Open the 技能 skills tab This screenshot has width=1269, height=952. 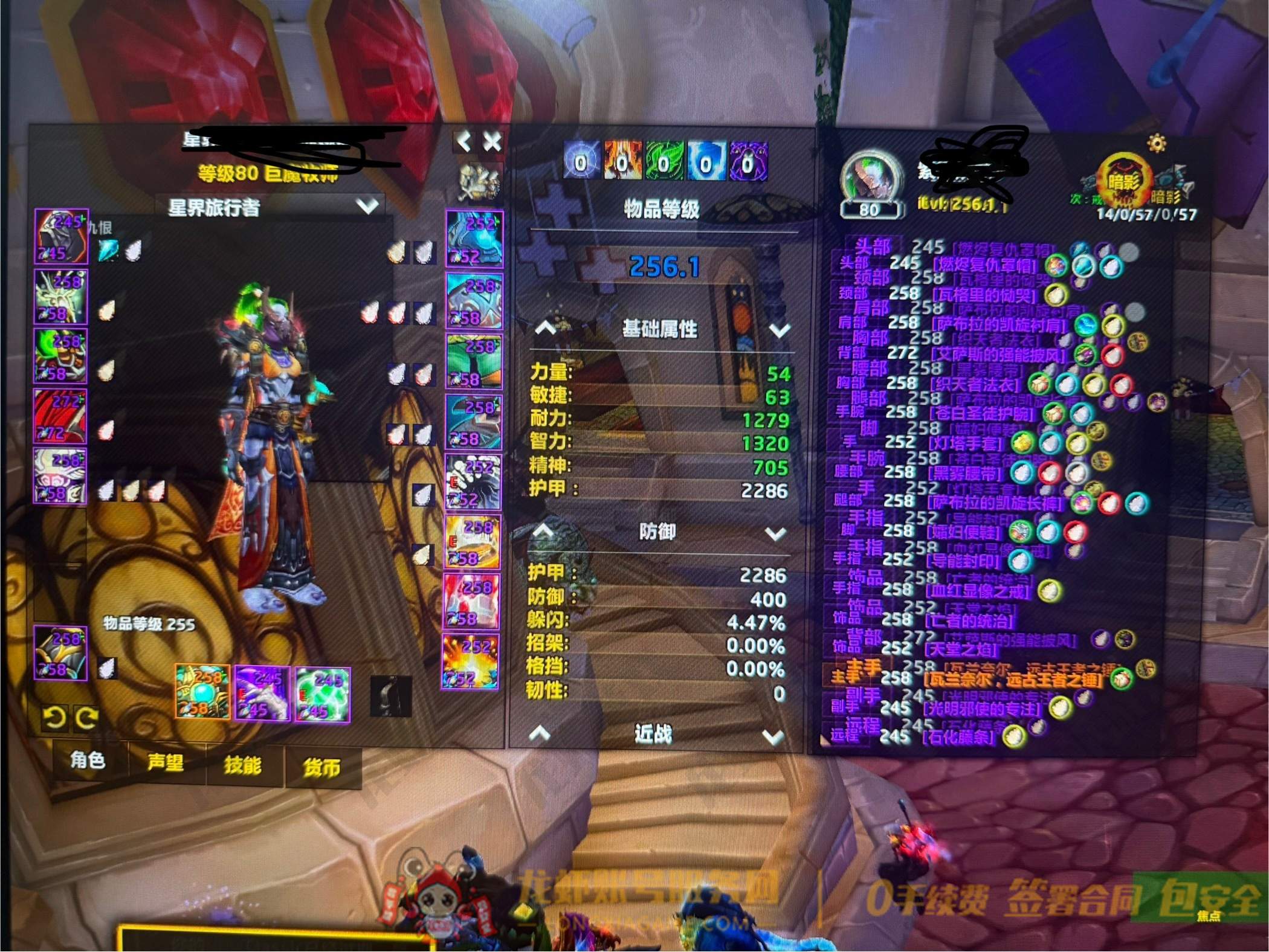click(x=243, y=765)
